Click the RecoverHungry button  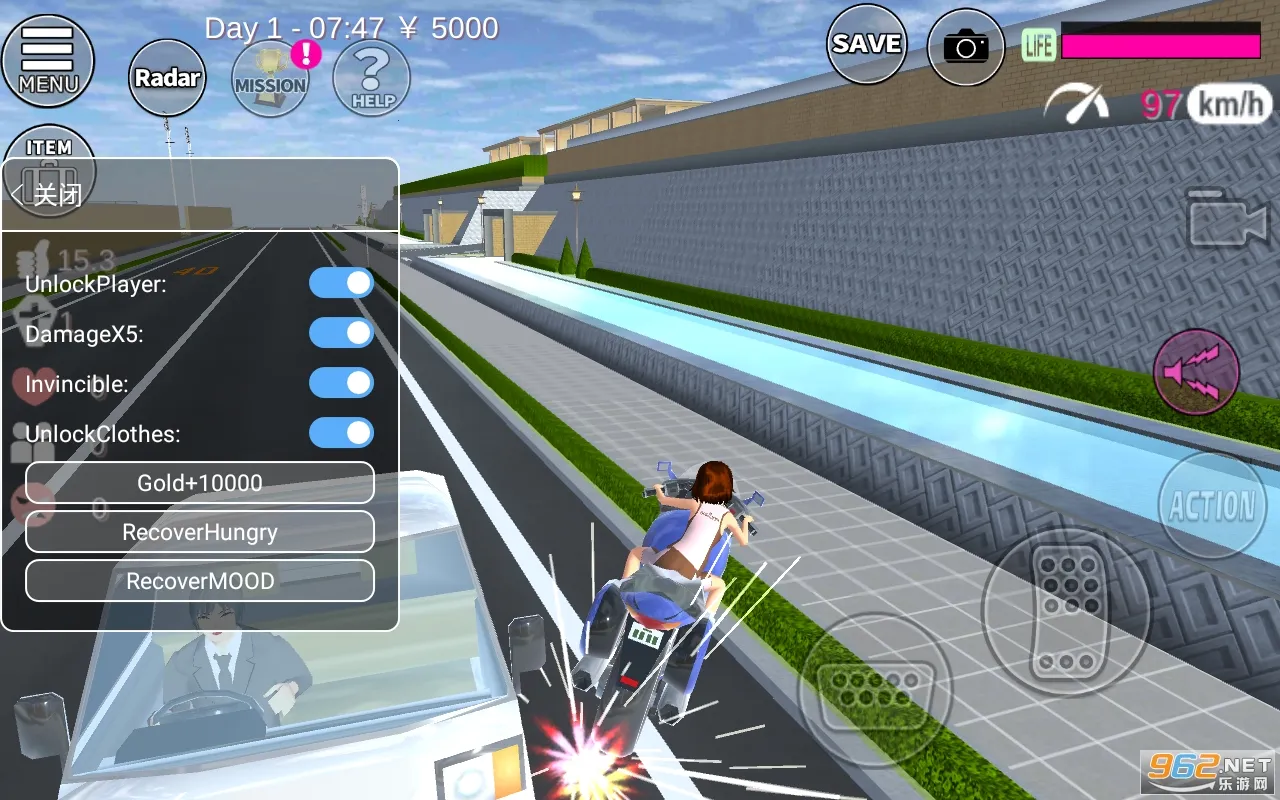click(200, 532)
